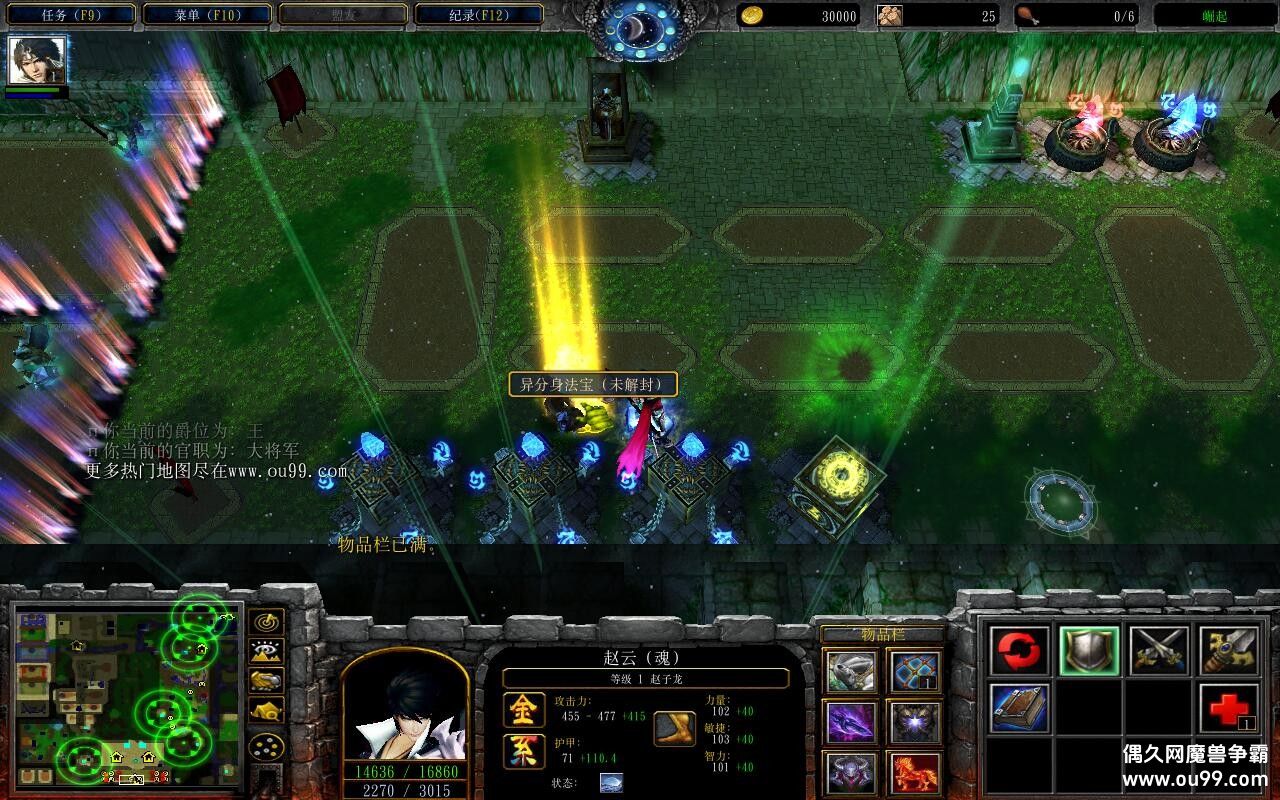Toggle minimap ally color mode button
1280x800 pixels.
[266, 681]
